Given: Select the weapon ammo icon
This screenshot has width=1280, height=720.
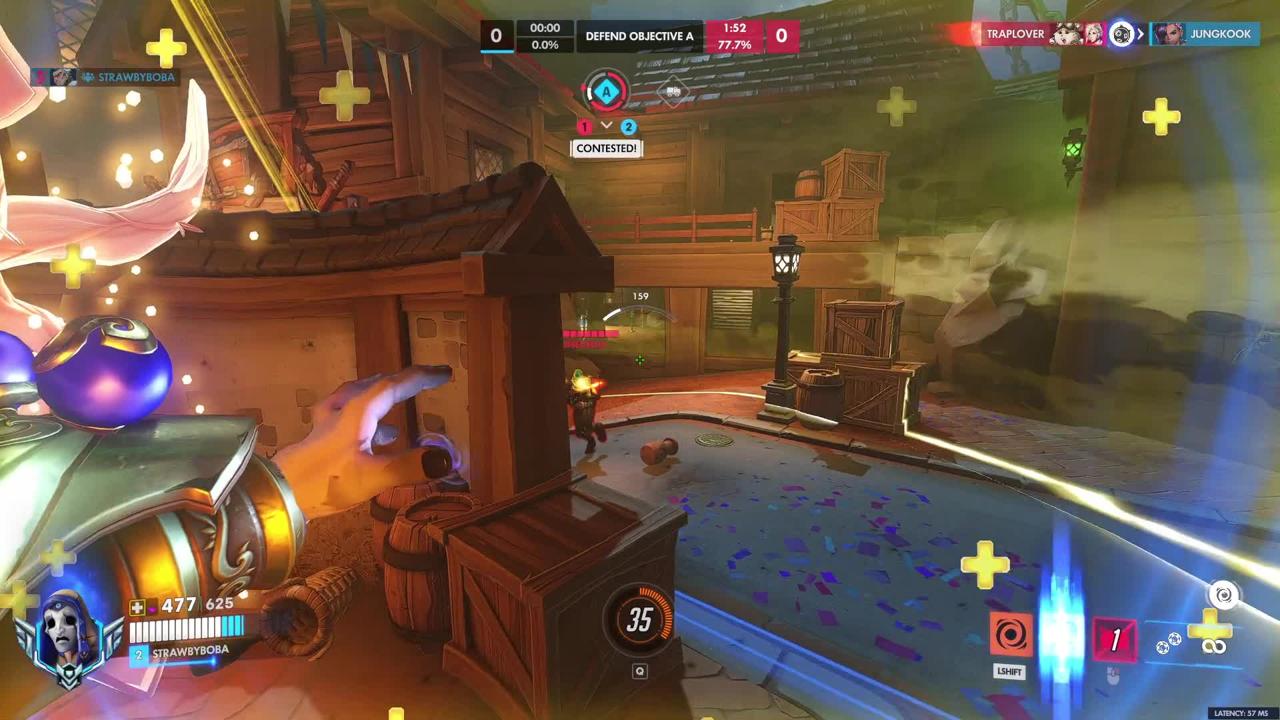Looking at the screenshot, I should tap(1213, 646).
